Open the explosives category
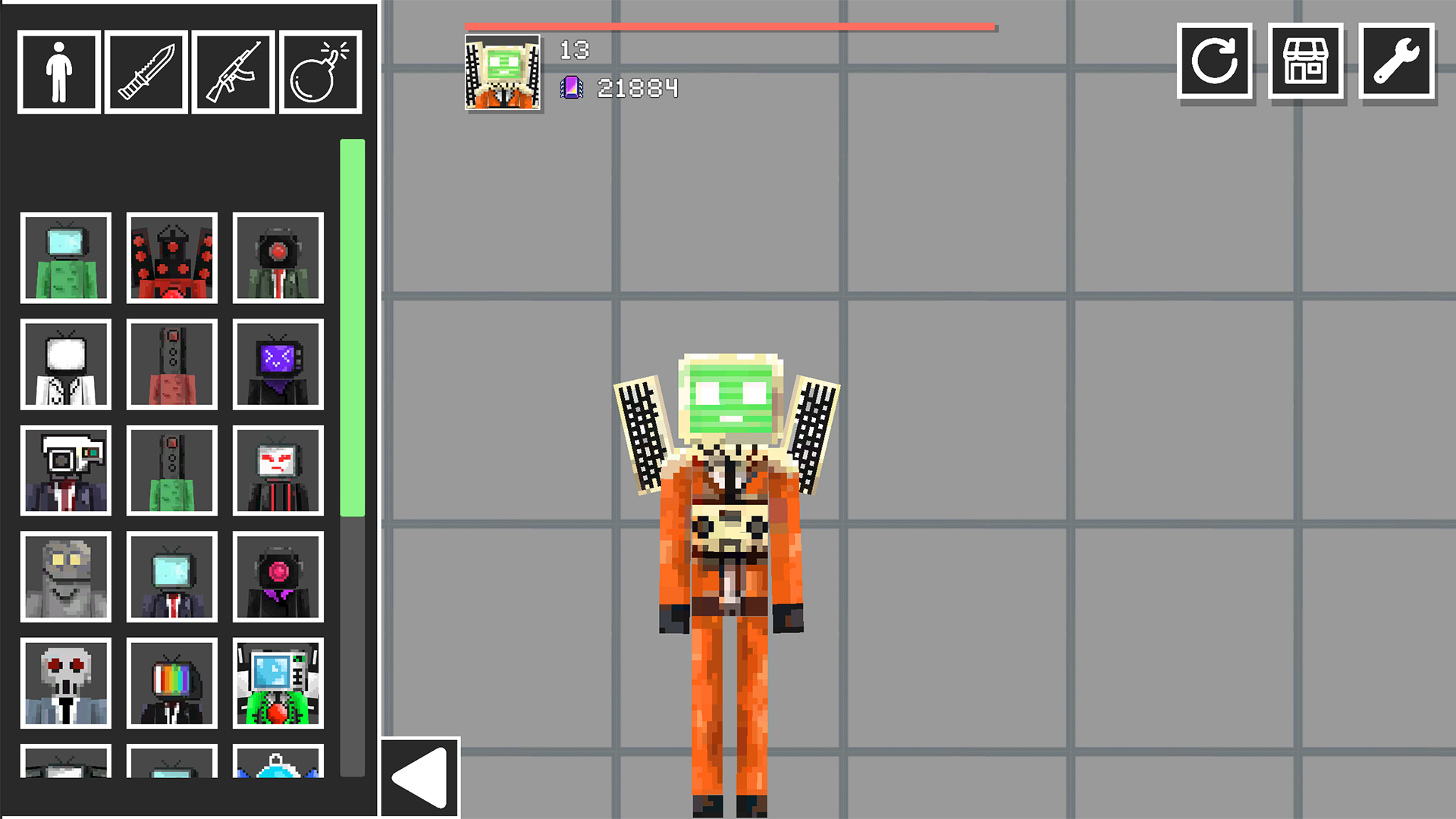The height and width of the screenshot is (819, 1456). pyautogui.click(x=319, y=71)
